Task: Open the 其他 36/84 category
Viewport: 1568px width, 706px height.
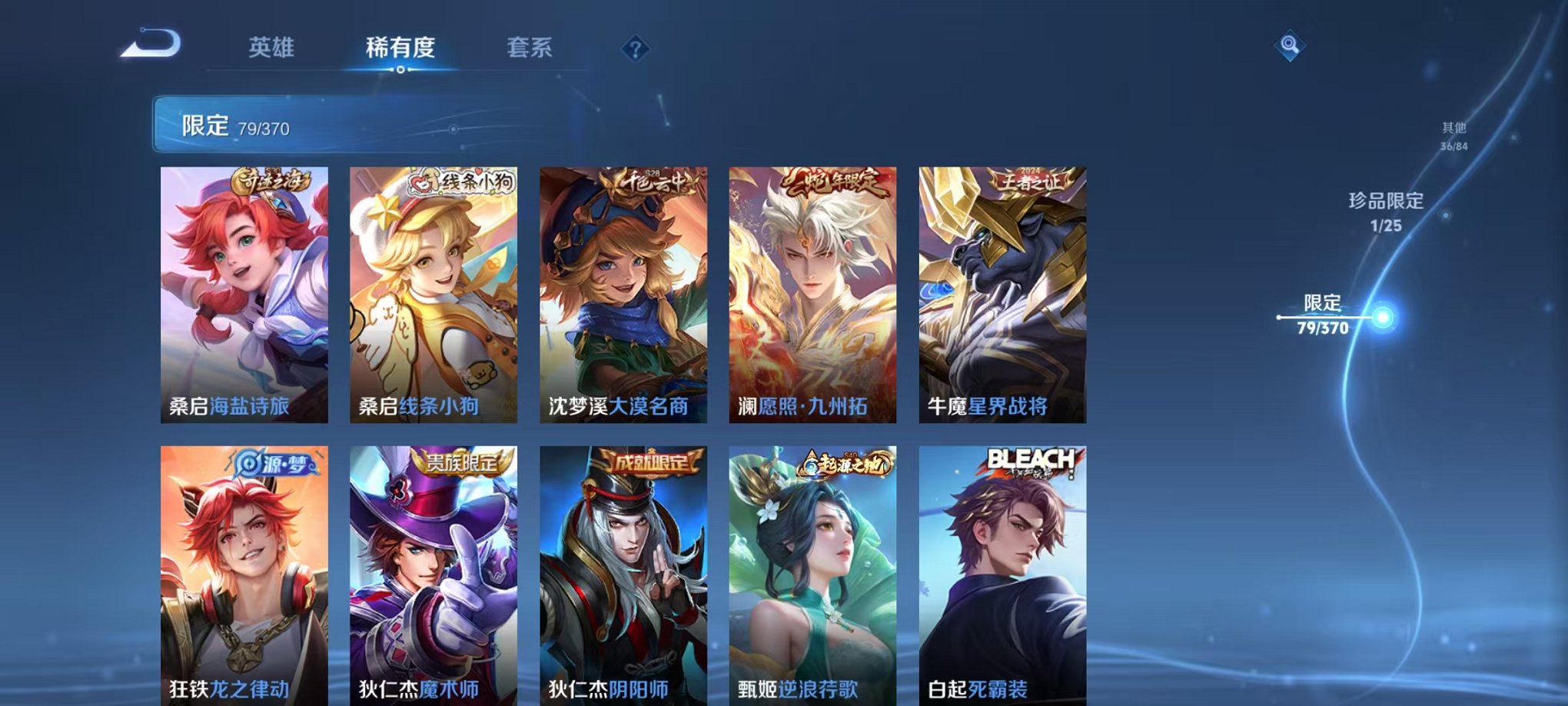Action: click(x=1455, y=137)
